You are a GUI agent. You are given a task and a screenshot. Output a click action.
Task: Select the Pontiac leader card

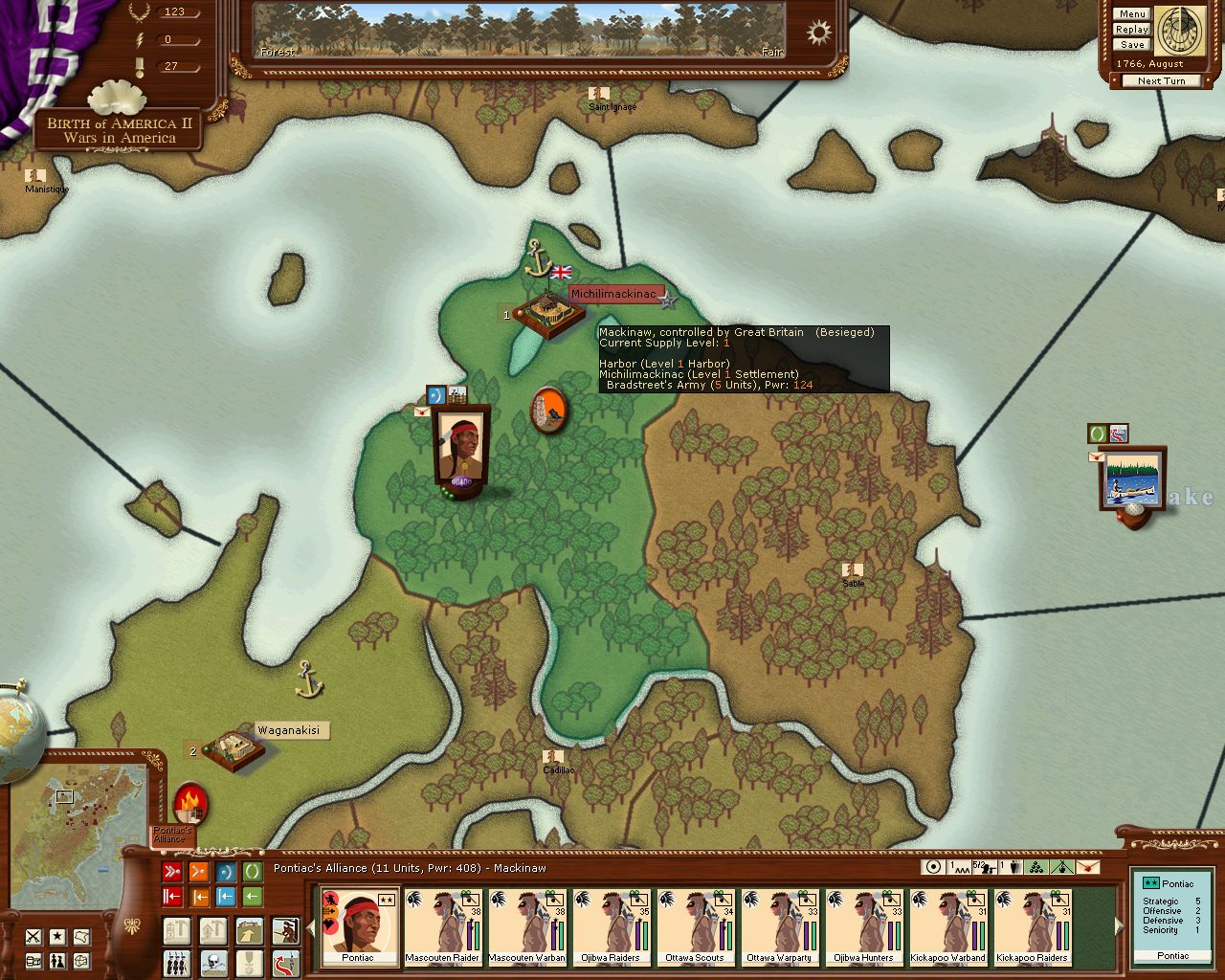pos(359,926)
